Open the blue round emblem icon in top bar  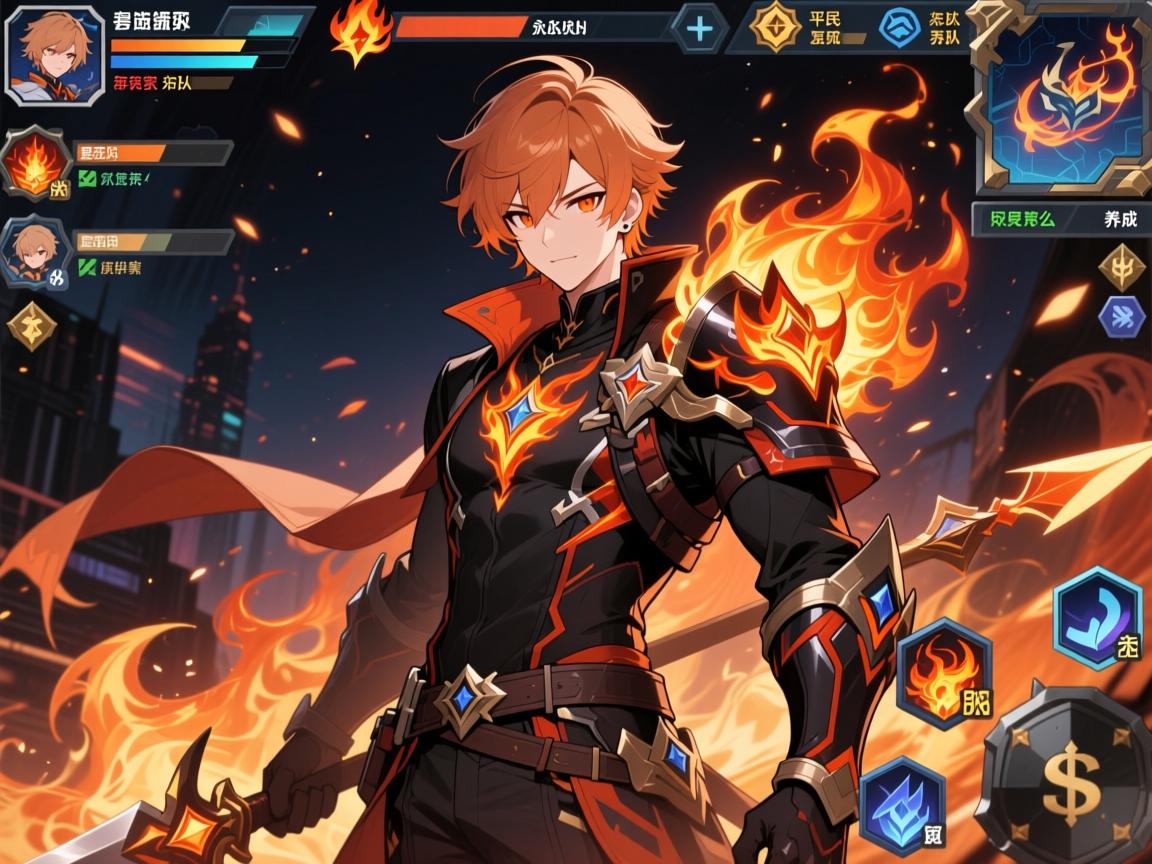pos(898,28)
